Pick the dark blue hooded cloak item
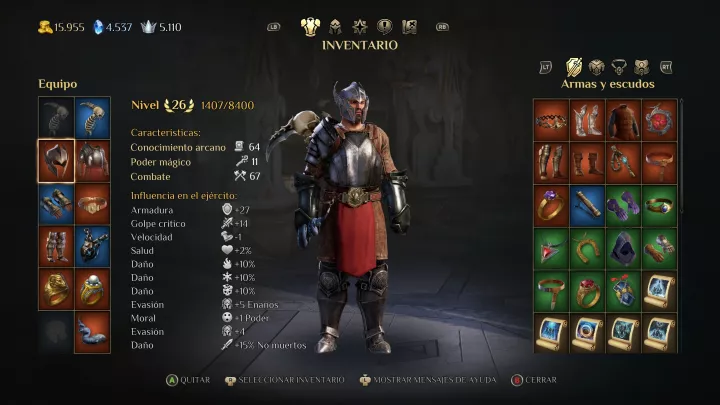 click(623, 247)
